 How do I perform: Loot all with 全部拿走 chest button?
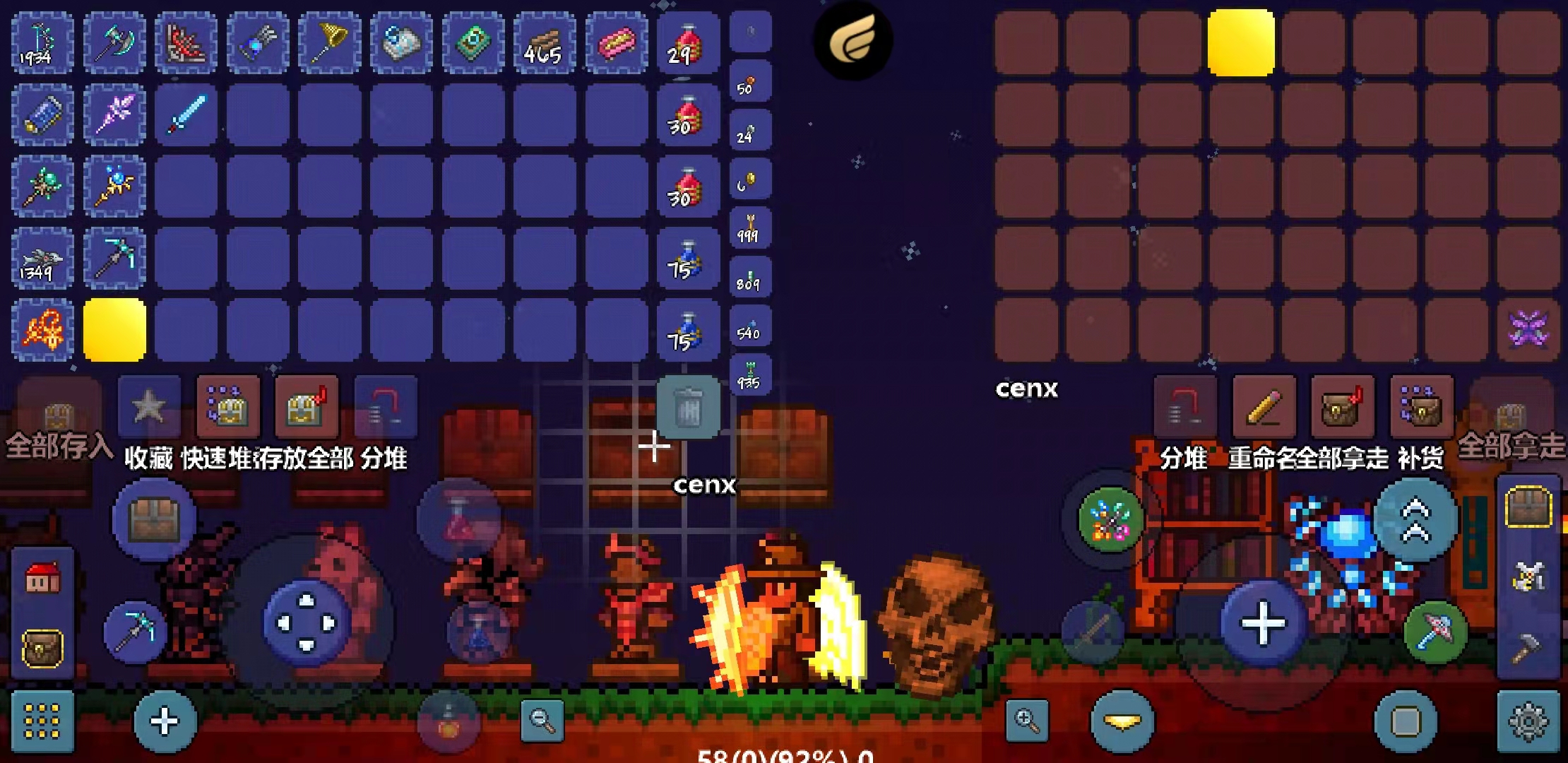coord(1342,408)
